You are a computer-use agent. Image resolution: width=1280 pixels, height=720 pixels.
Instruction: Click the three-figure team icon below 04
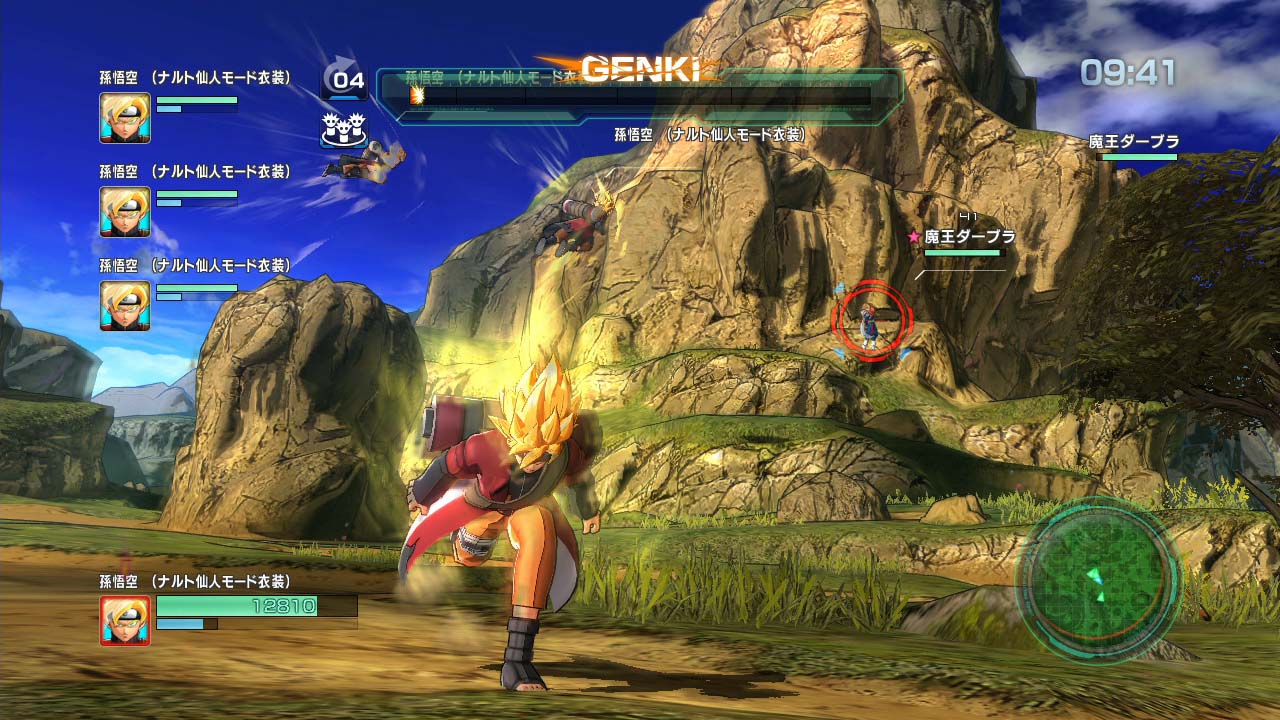343,130
